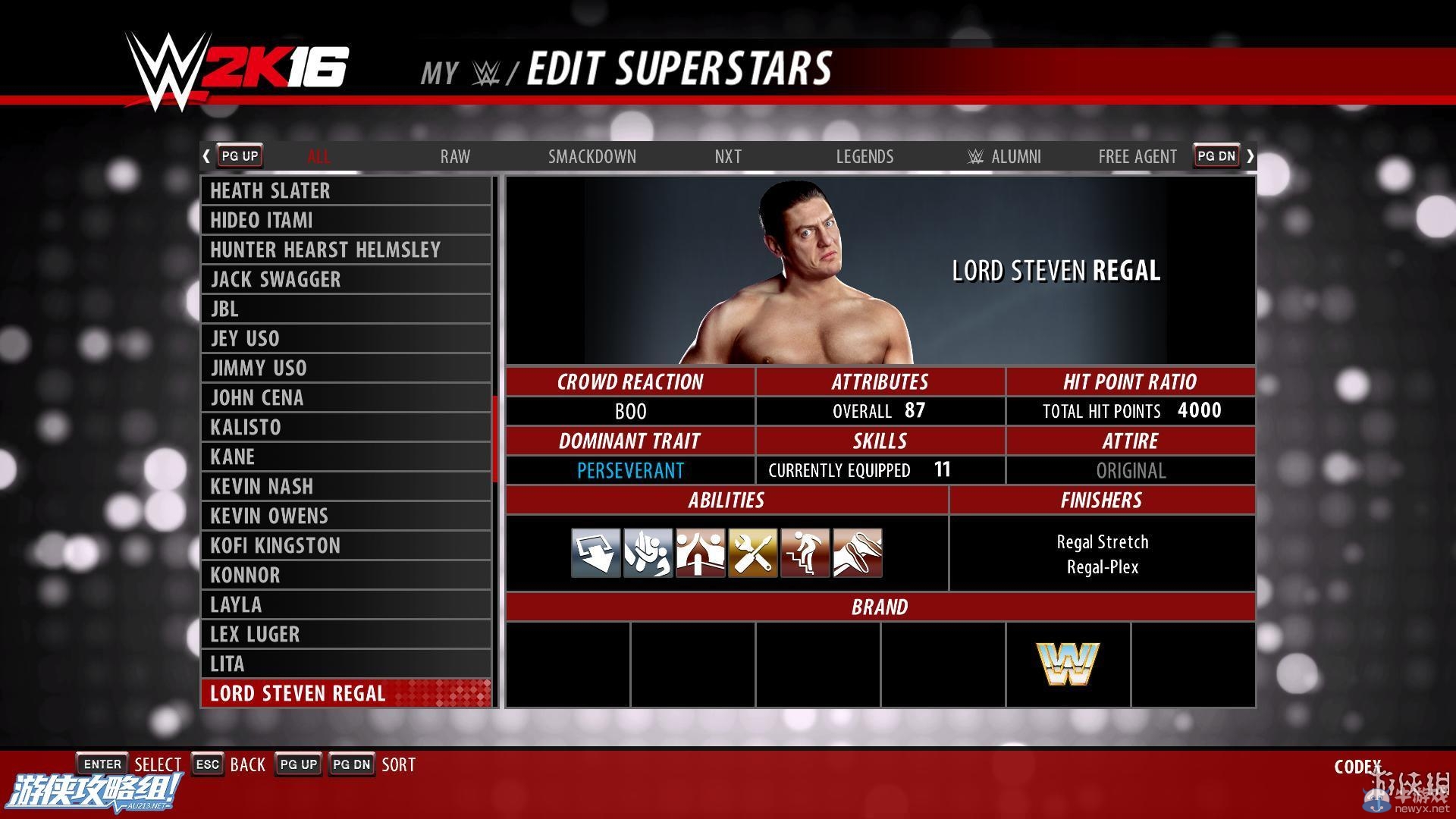Click the grapple takedown ability icon

[x=647, y=553]
